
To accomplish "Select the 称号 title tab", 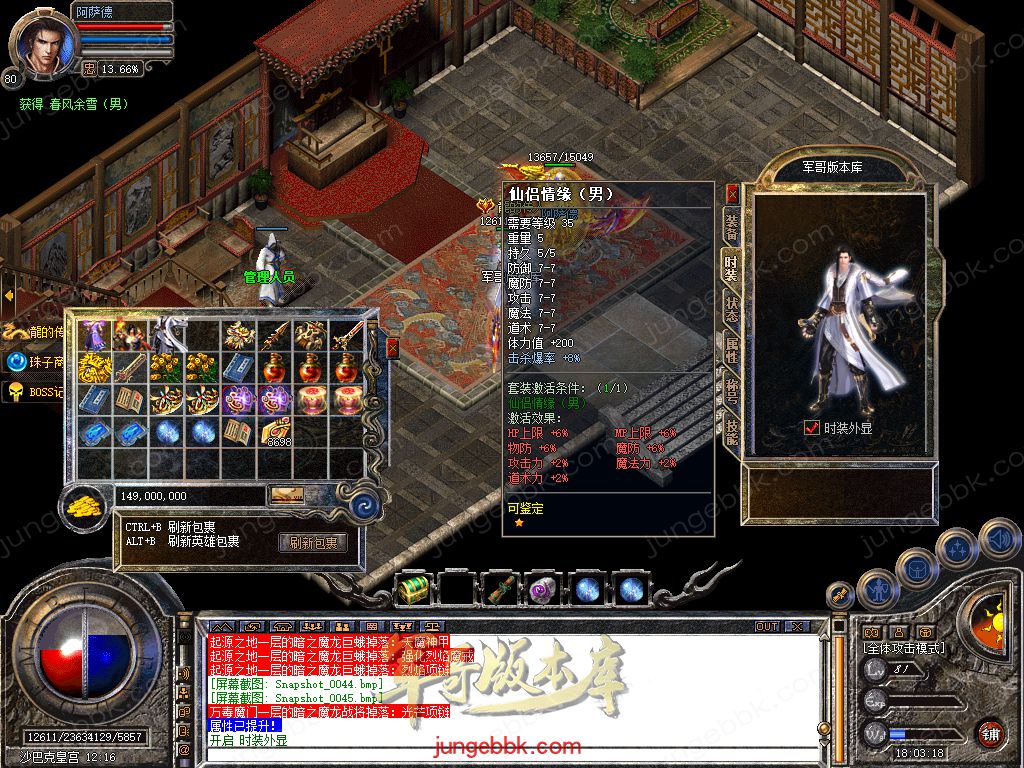I will tap(732, 390).
